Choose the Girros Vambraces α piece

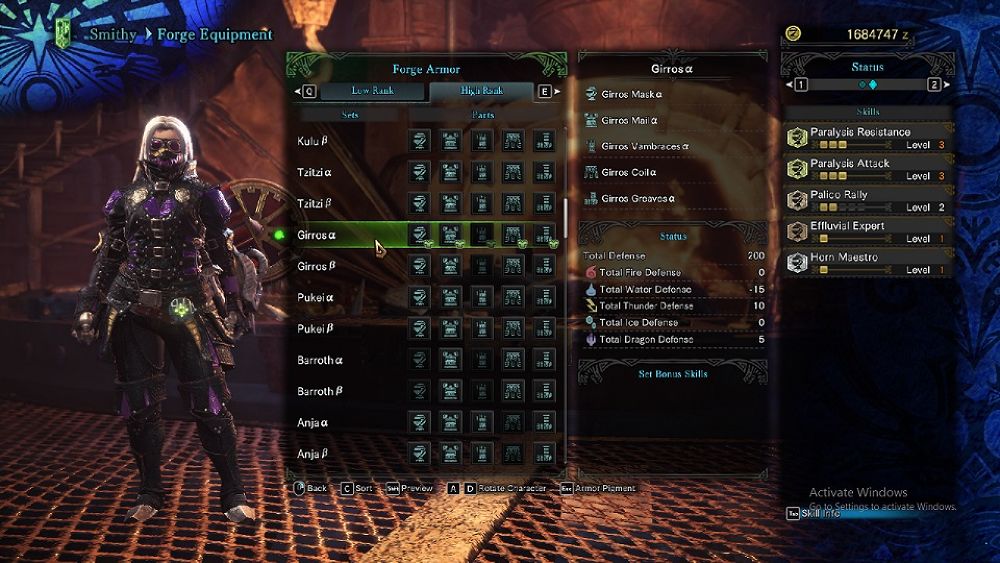(645, 147)
